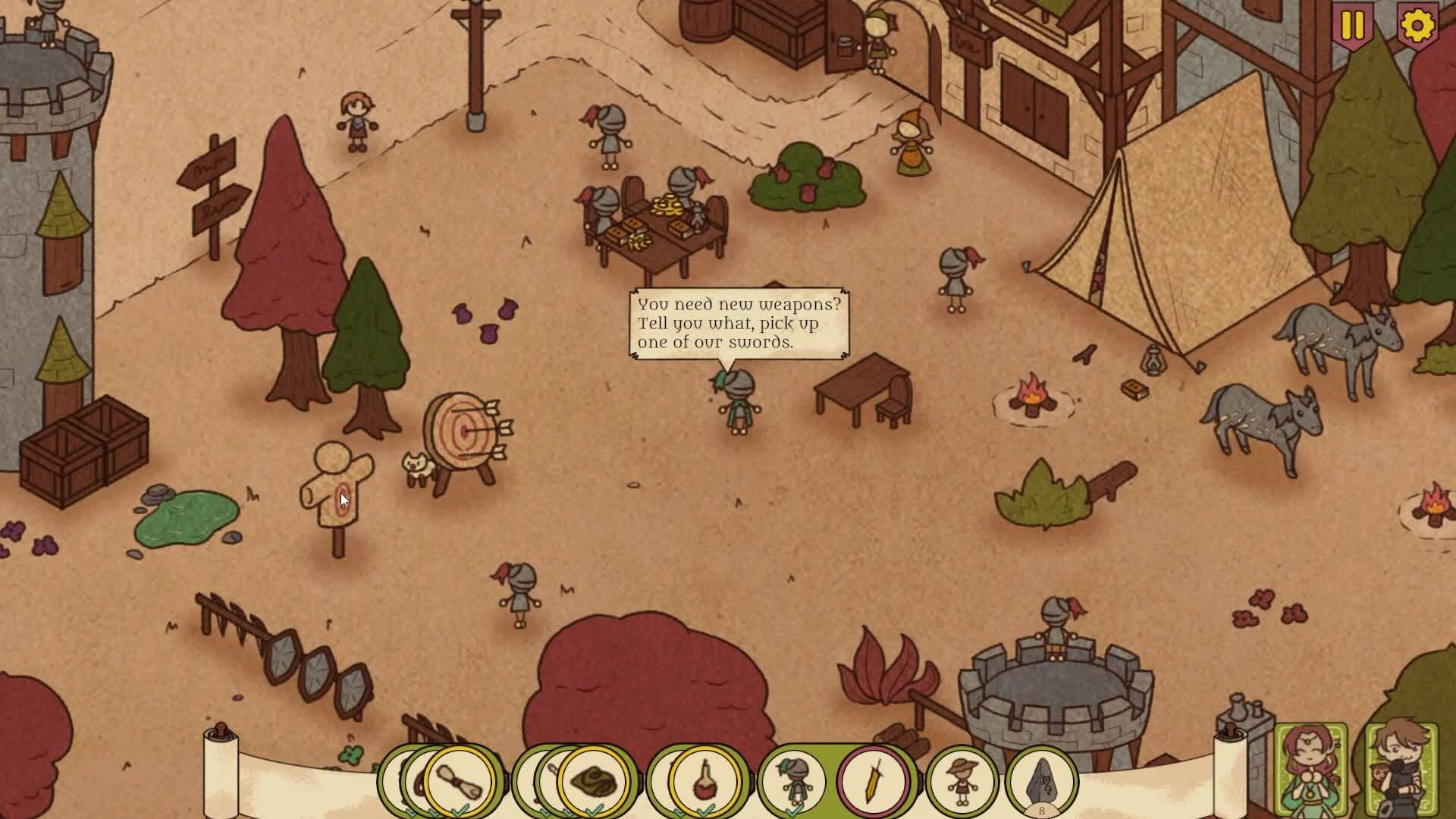Choose the green cloth item slot

(593, 781)
